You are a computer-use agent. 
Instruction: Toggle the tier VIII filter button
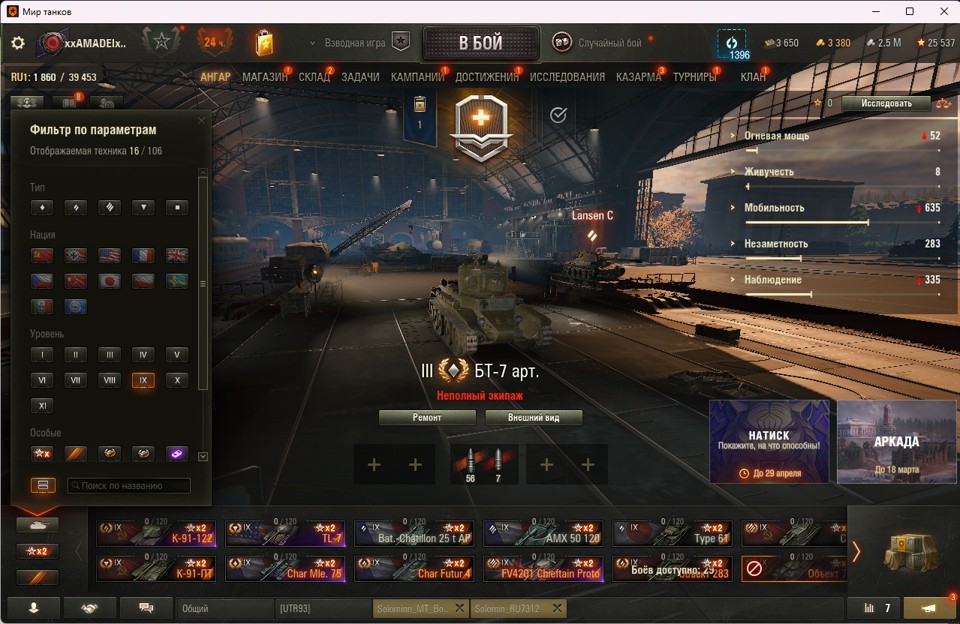click(109, 380)
